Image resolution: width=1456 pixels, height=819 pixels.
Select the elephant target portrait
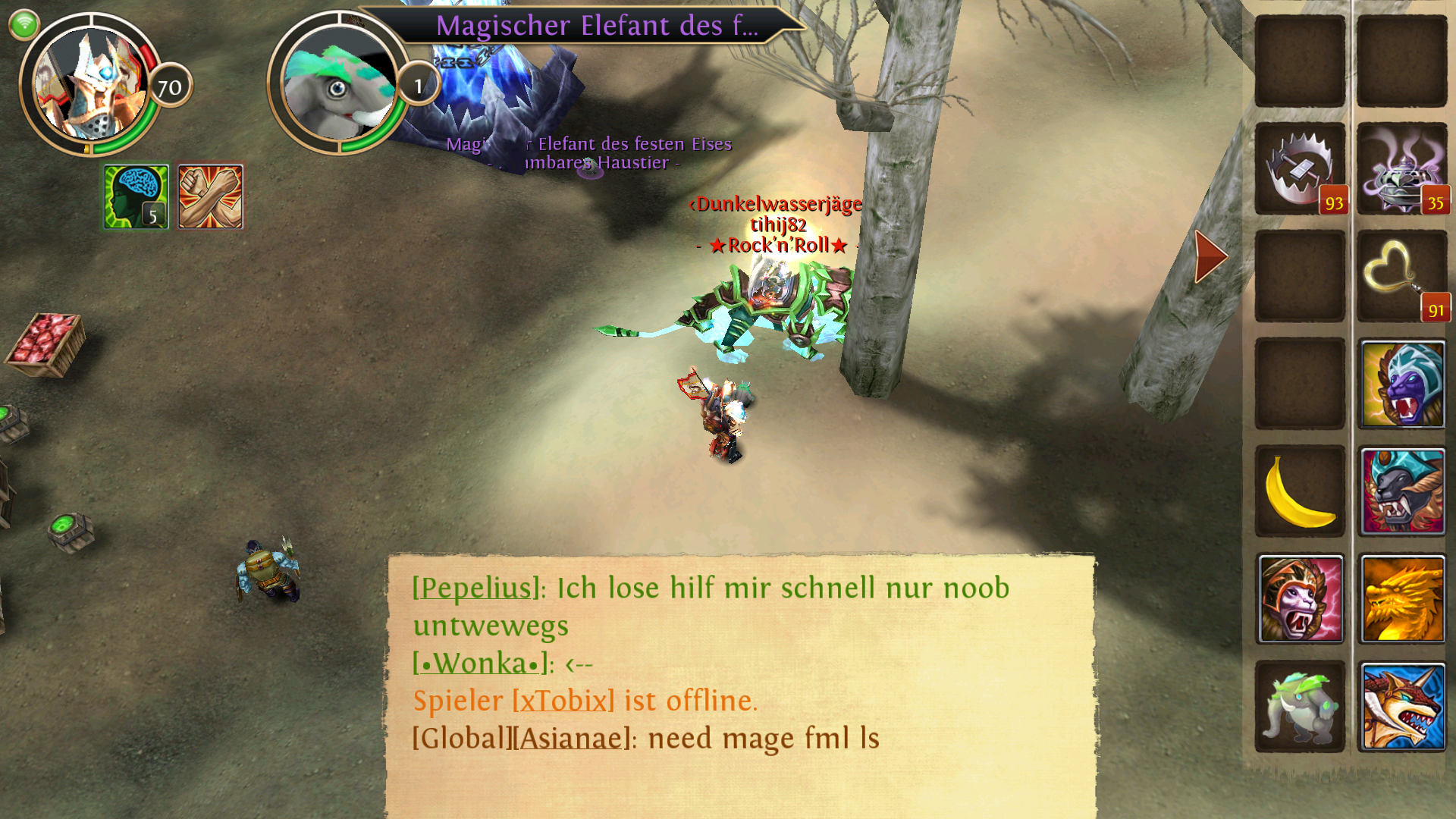tap(338, 85)
